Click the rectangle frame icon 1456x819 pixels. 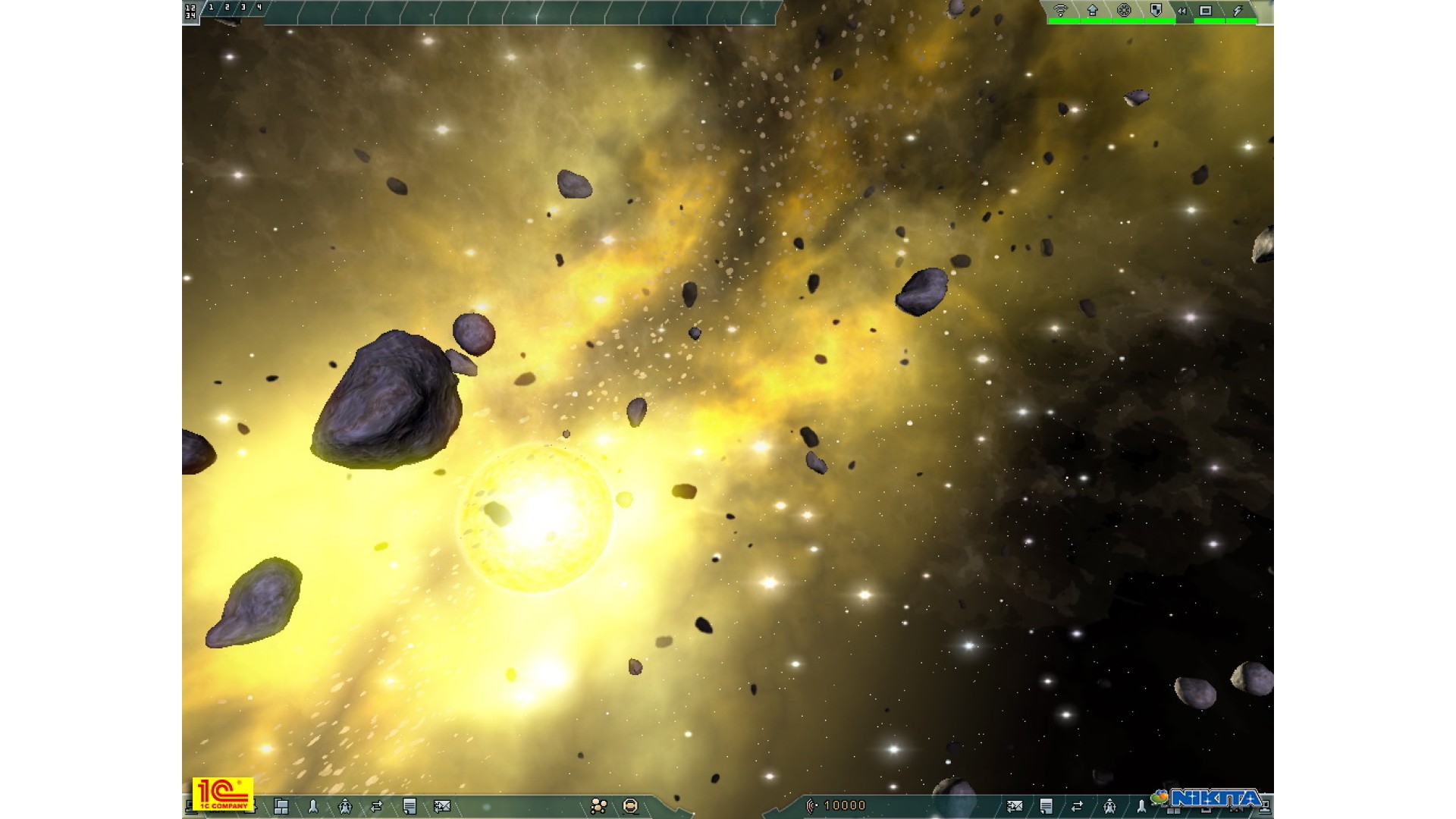coord(1206,10)
